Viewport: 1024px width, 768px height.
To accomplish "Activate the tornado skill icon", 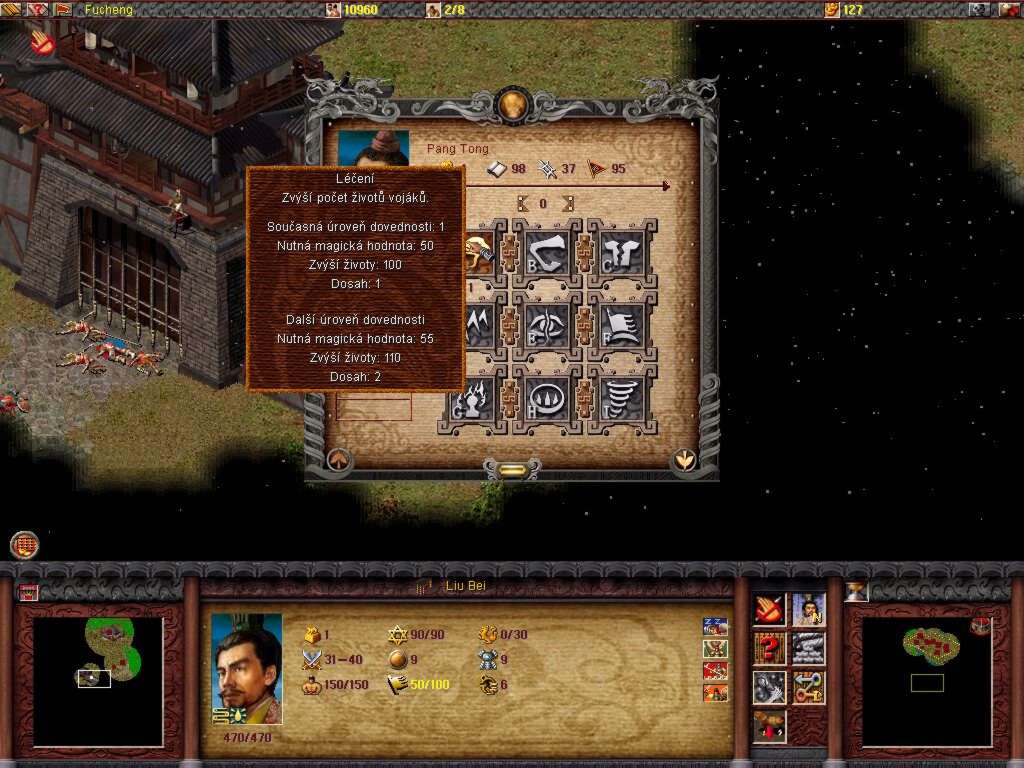I will pyautogui.click(x=621, y=398).
